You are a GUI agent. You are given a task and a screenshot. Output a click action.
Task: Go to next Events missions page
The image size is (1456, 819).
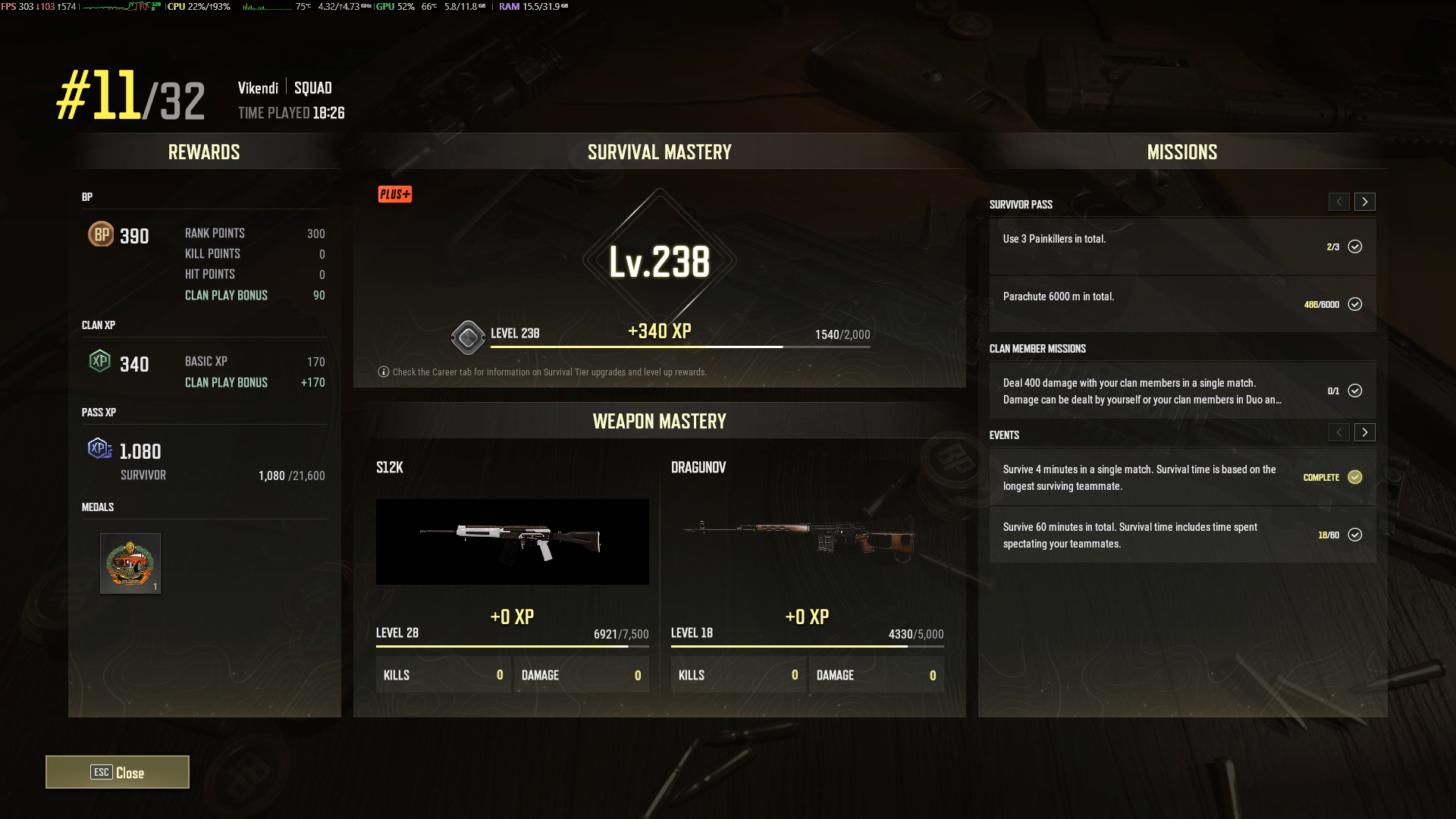pos(1364,432)
